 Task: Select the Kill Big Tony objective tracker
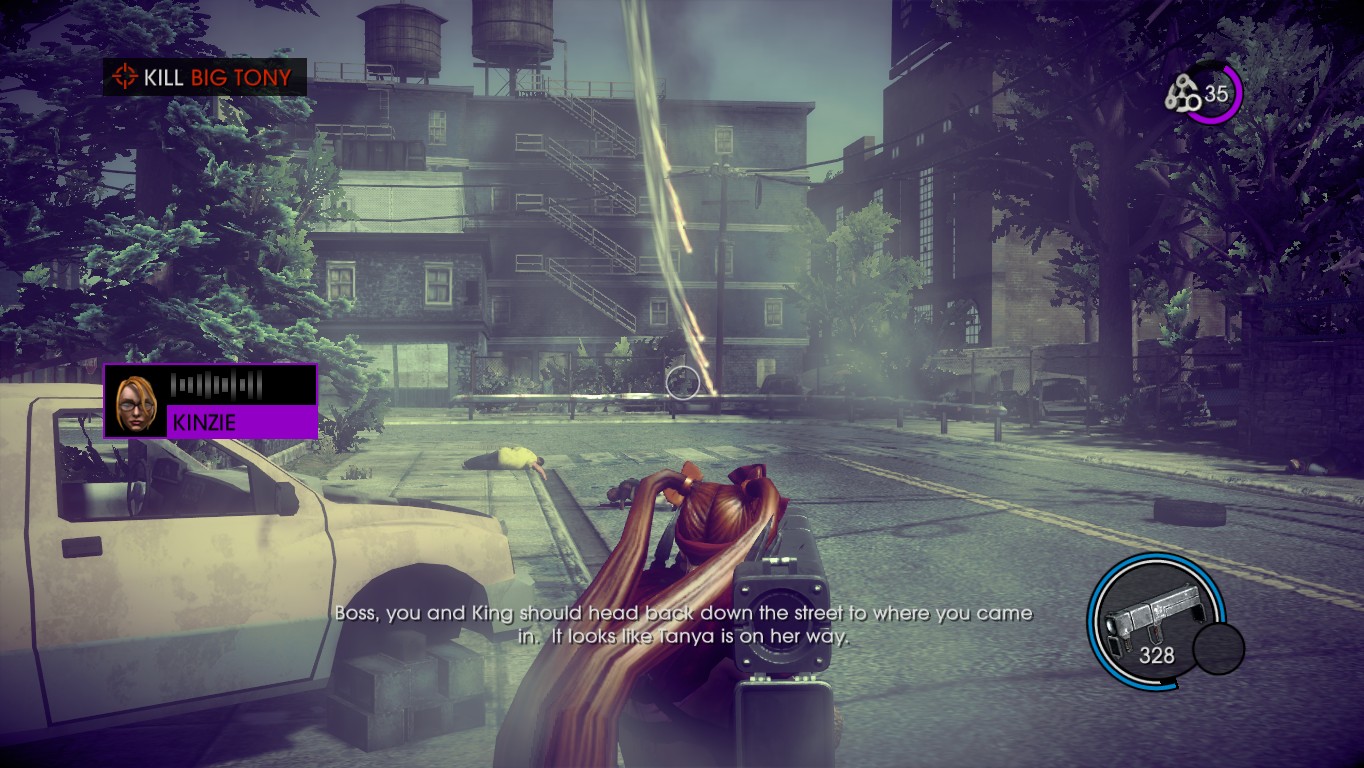tap(205, 77)
